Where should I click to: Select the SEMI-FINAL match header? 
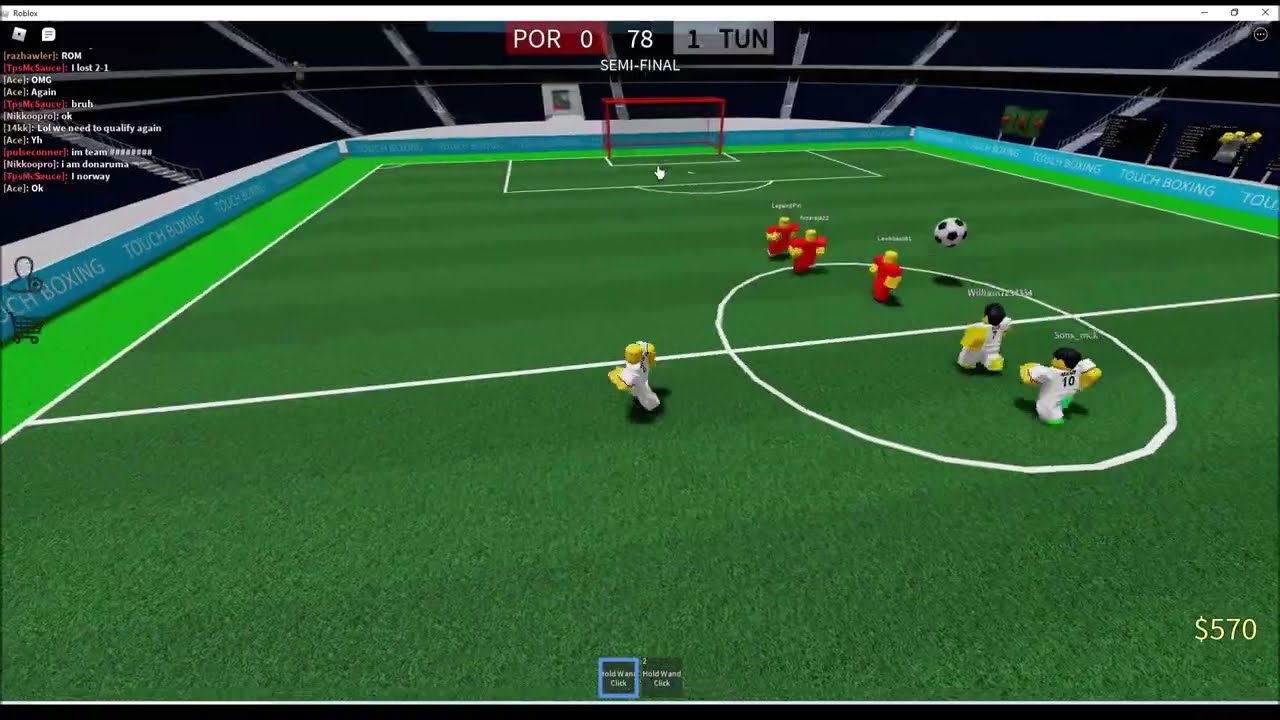639,65
